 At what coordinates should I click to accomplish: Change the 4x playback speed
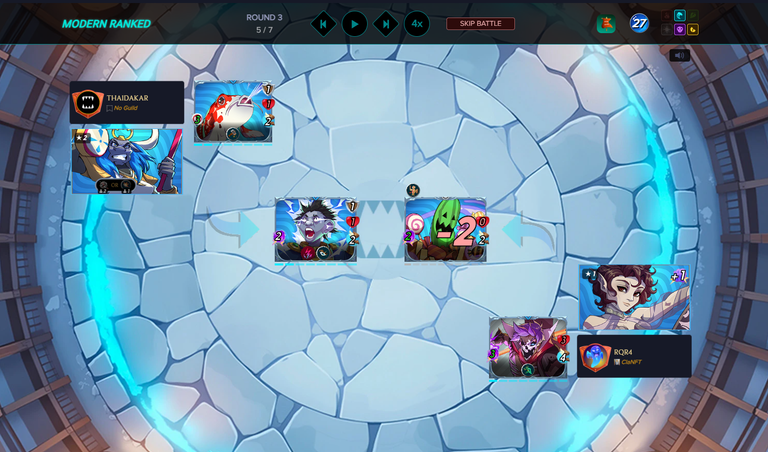[x=417, y=24]
